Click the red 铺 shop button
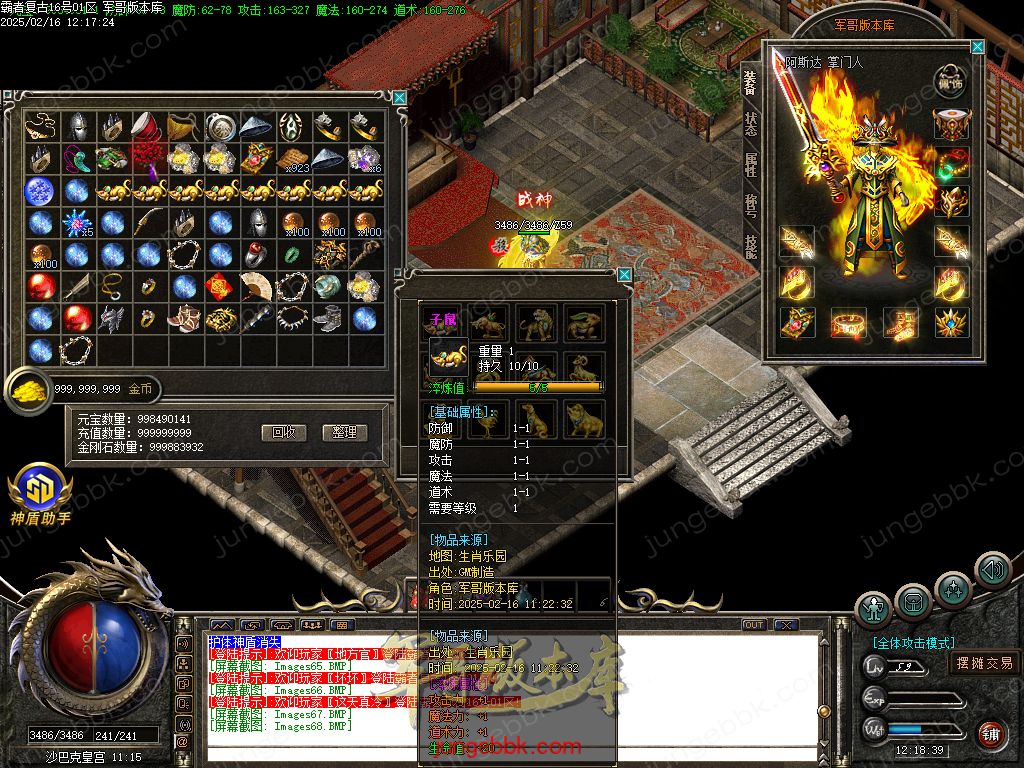 point(990,735)
